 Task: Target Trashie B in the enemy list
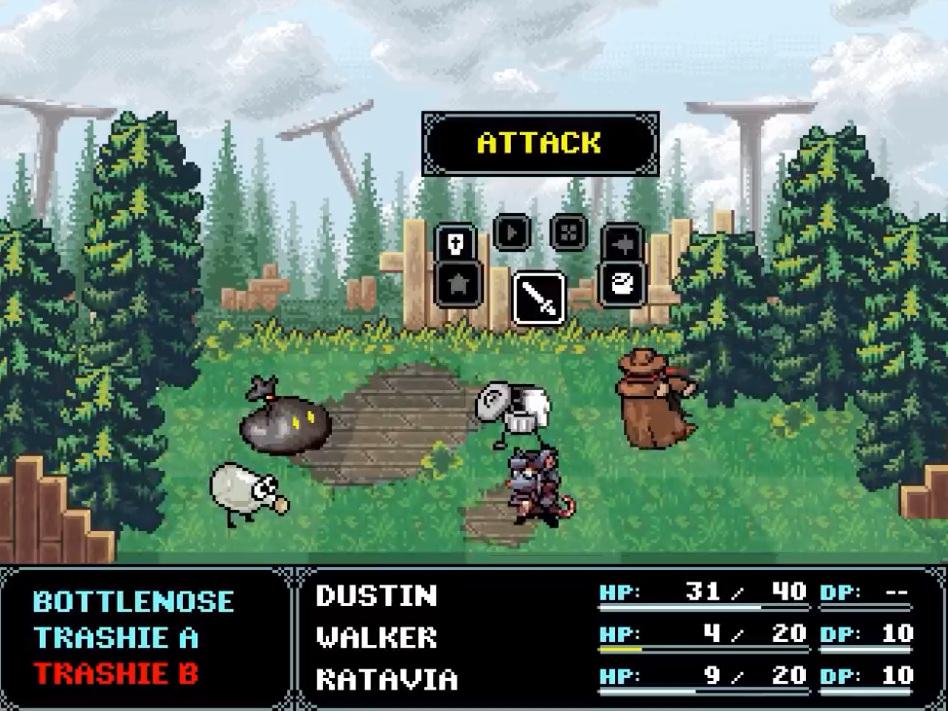coord(116,674)
